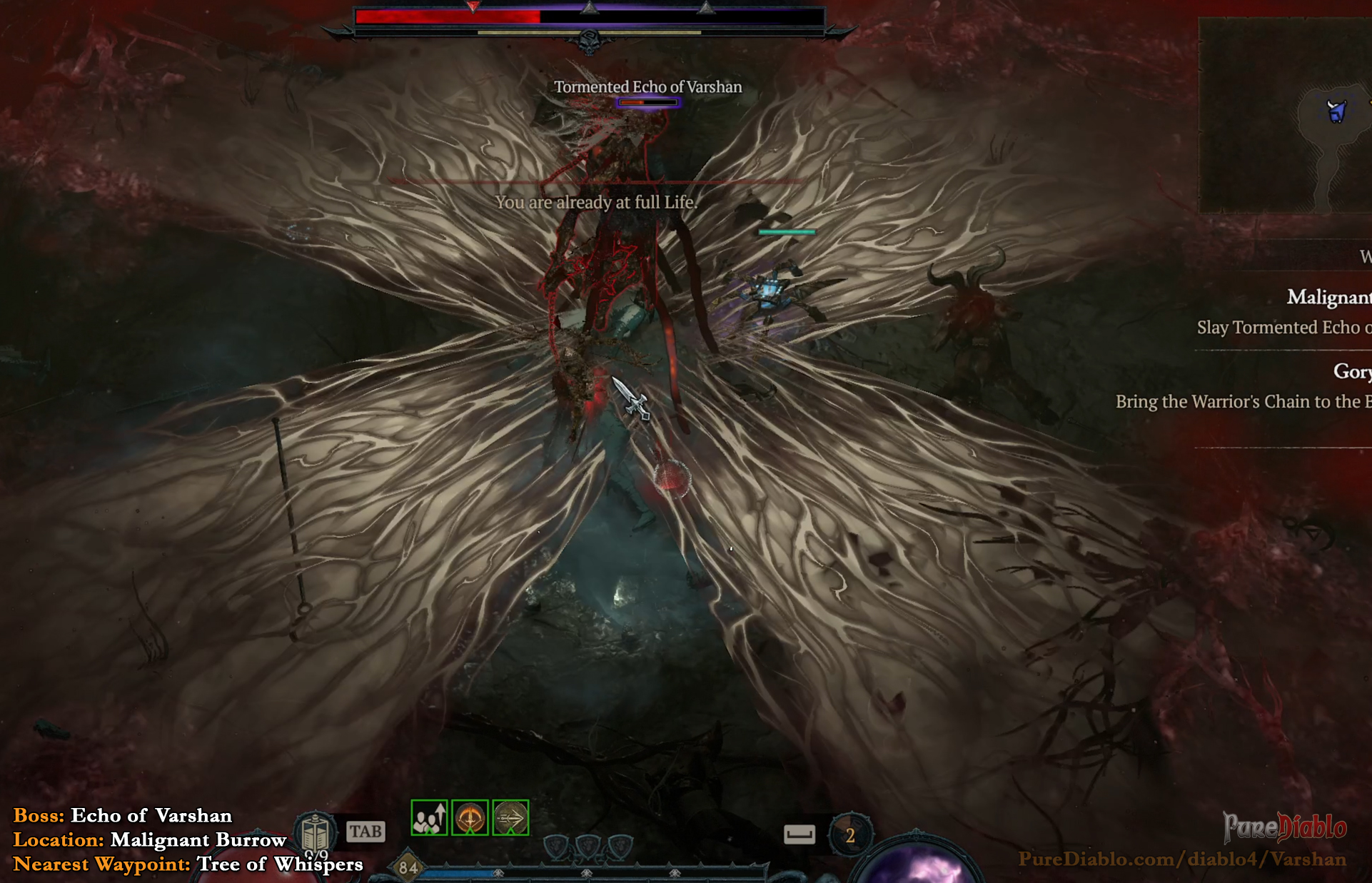Click the flaming sword buff icon
This screenshot has width=1372, height=883.
470,817
